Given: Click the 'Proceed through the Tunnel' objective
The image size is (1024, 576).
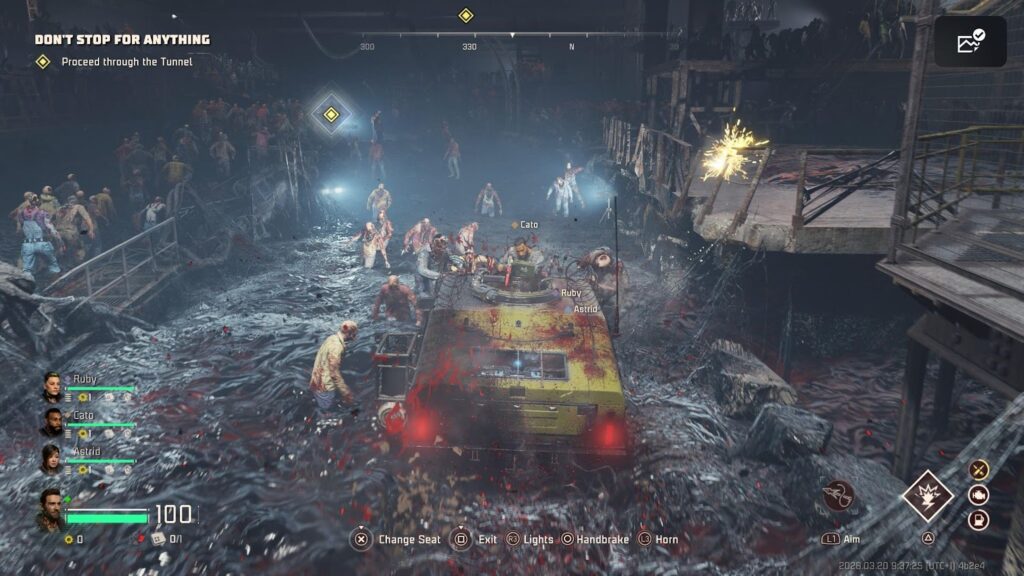Looking at the screenshot, I should coord(126,62).
